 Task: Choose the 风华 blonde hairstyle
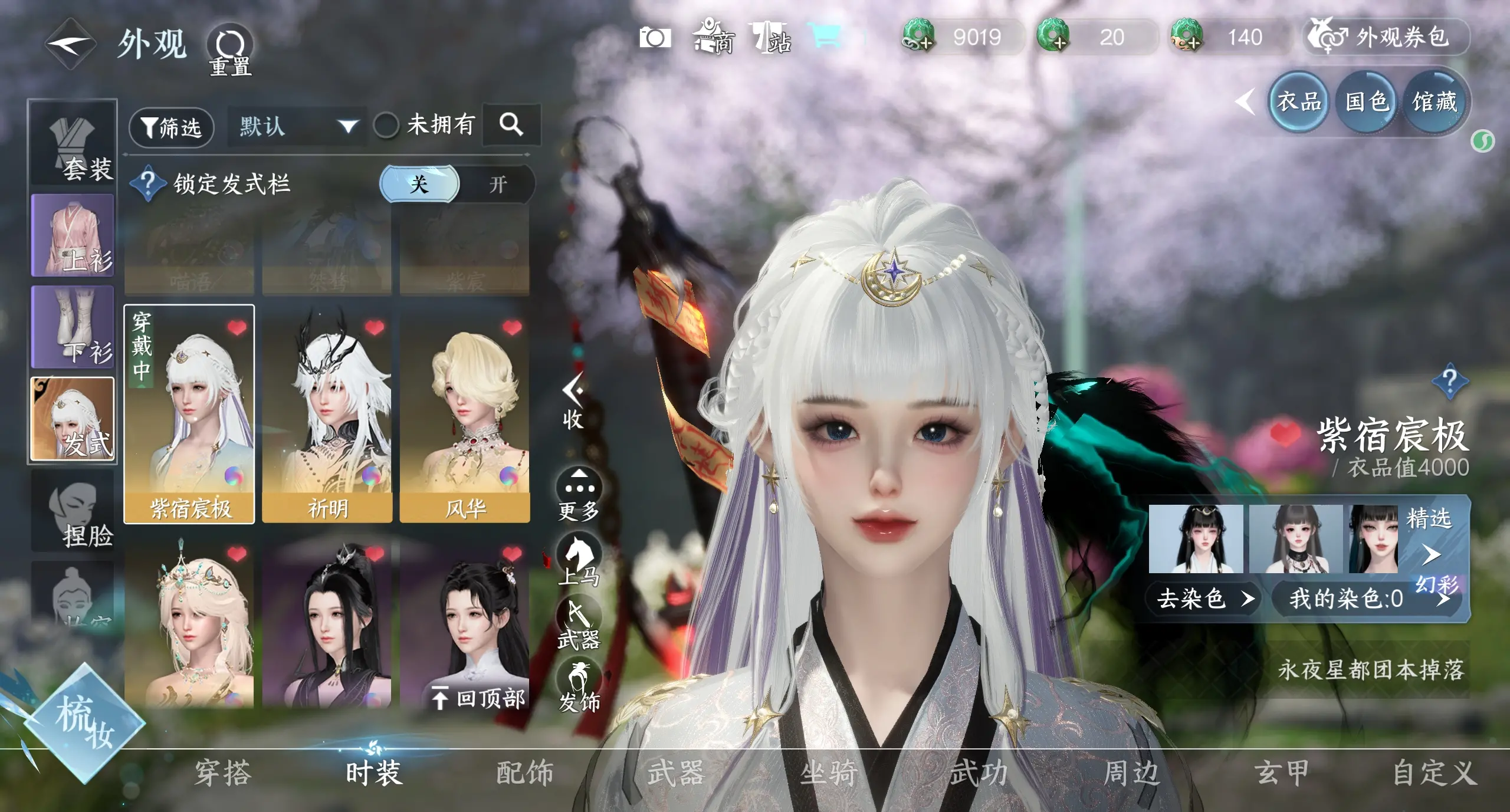pos(465,414)
